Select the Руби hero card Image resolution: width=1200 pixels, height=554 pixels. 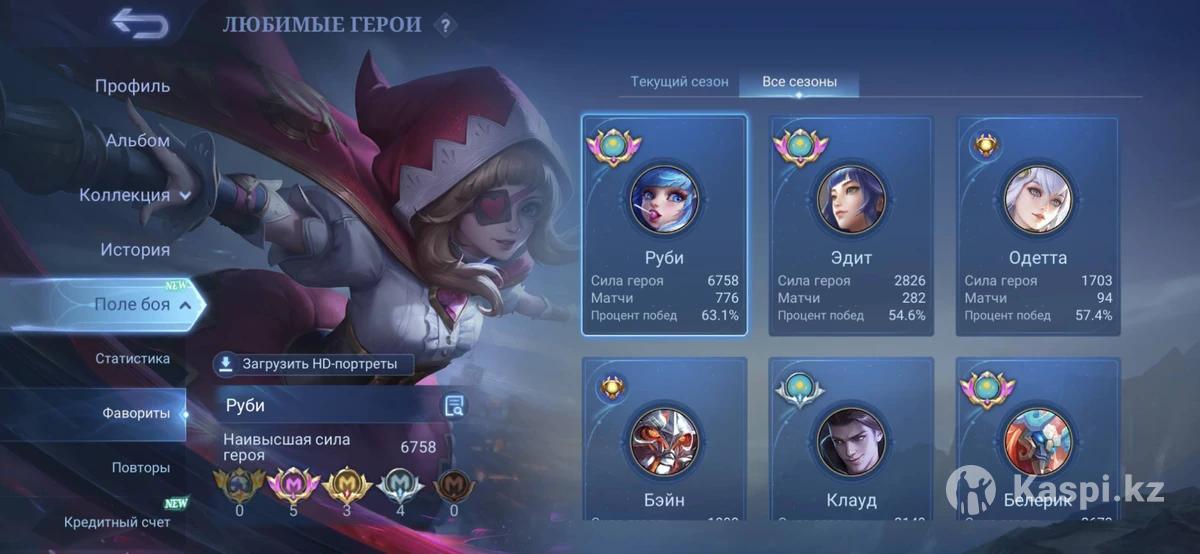pos(664,225)
